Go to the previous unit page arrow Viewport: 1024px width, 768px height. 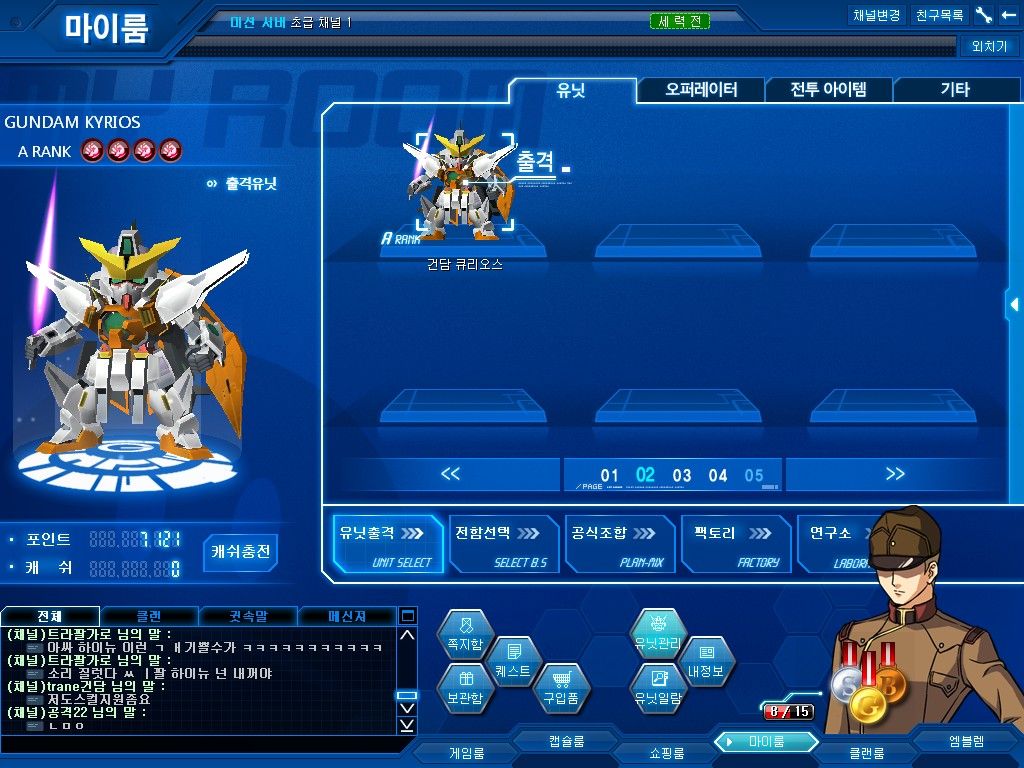tap(450, 474)
